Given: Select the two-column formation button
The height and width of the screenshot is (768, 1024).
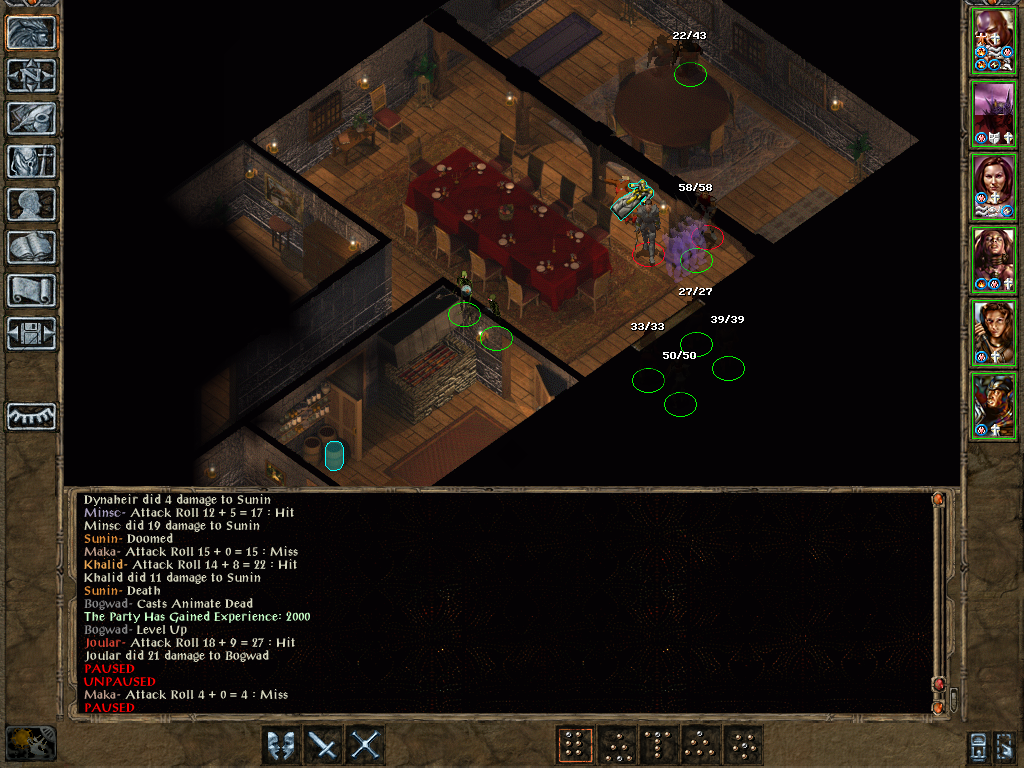Looking at the screenshot, I should 573,745.
